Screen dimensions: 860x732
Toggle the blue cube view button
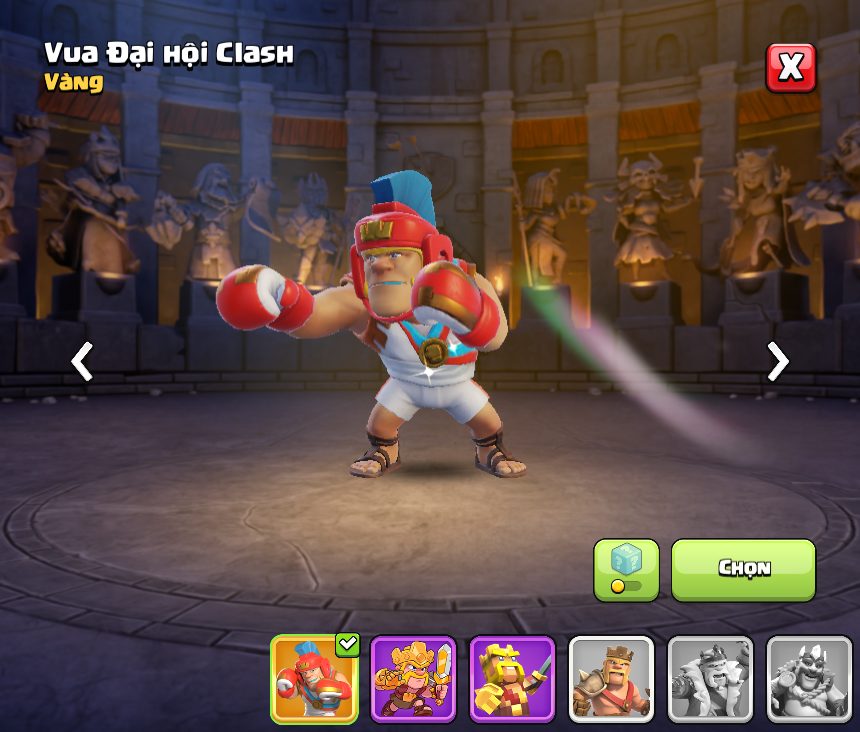pos(626,569)
